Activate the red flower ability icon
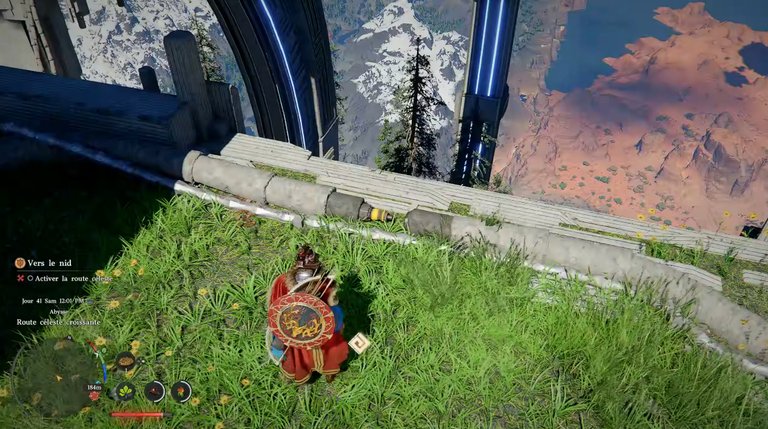Viewport: 768px width, 429px height. click(x=181, y=391)
